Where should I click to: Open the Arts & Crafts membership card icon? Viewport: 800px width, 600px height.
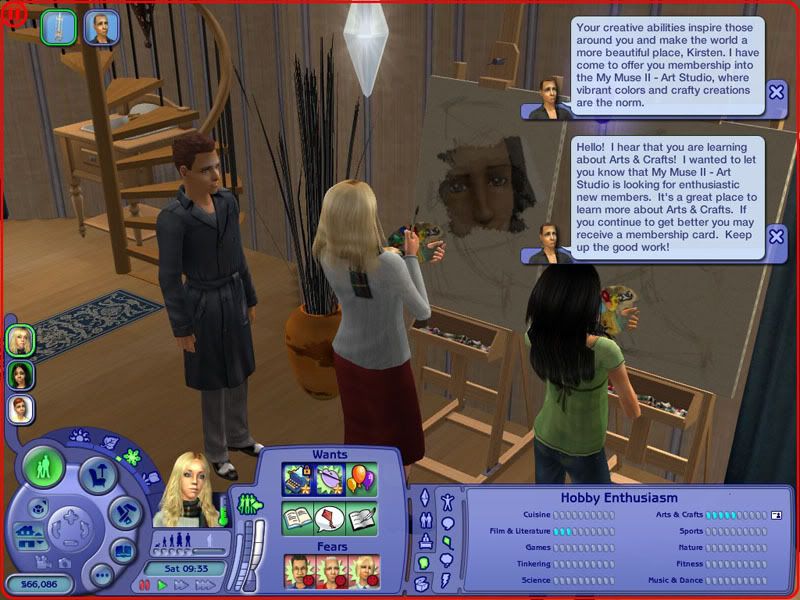coord(776,514)
